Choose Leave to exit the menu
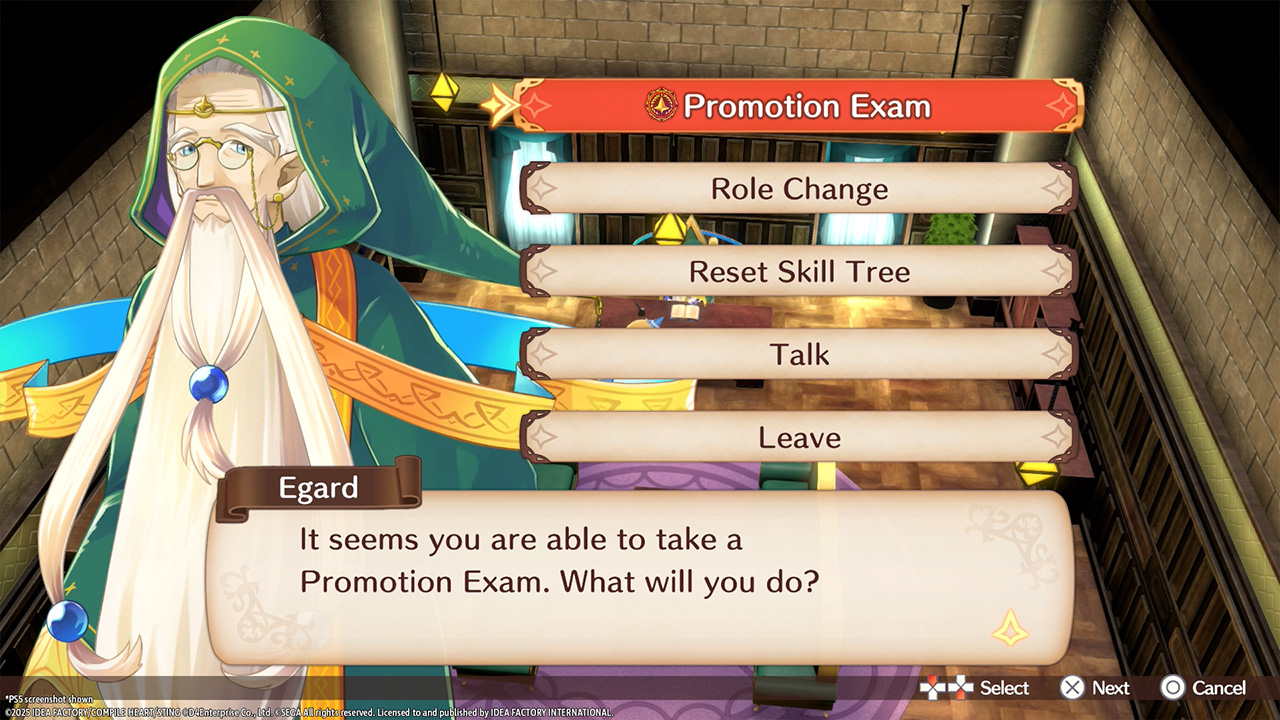 pos(798,437)
